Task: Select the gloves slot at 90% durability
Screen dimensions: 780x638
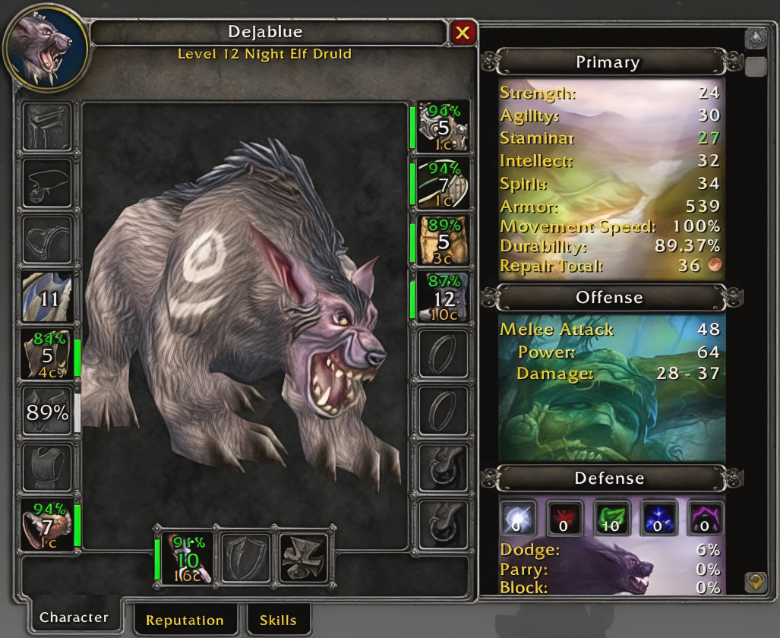Action: [443, 126]
